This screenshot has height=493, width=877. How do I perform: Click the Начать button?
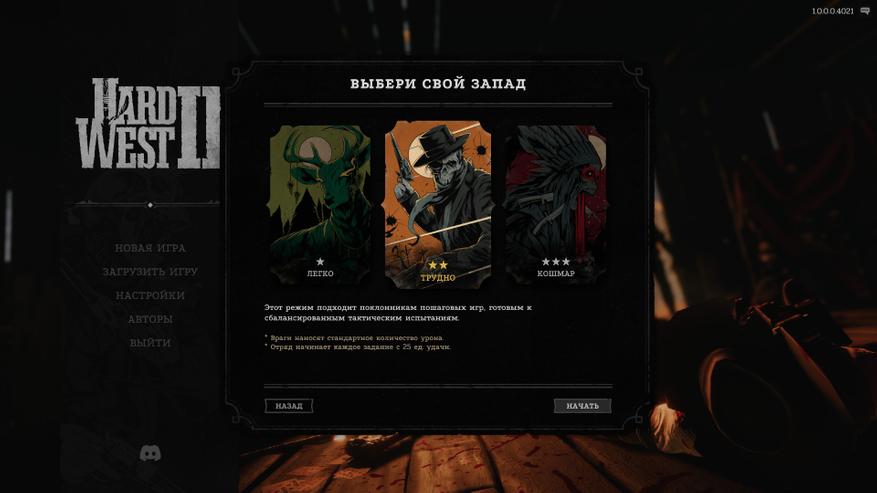[x=582, y=406]
